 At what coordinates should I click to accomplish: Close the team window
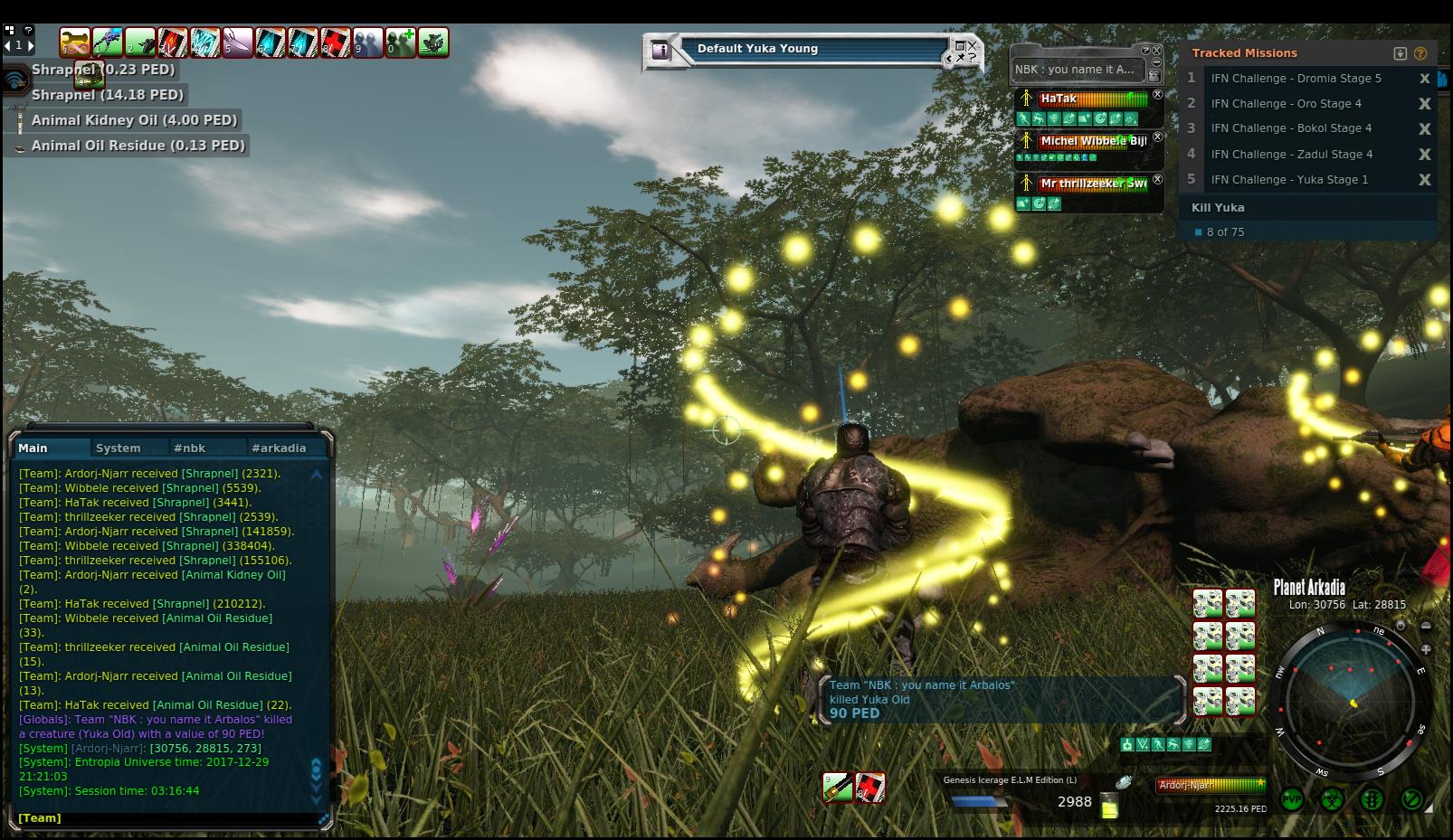click(1155, 51)
